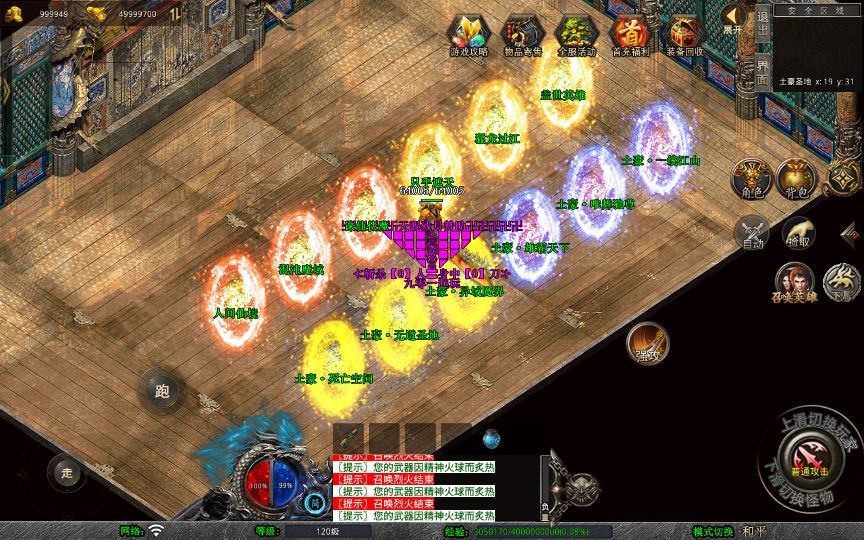Open the 背包 backpack
This screenshot has height=540, width=864.
point(797,178)
